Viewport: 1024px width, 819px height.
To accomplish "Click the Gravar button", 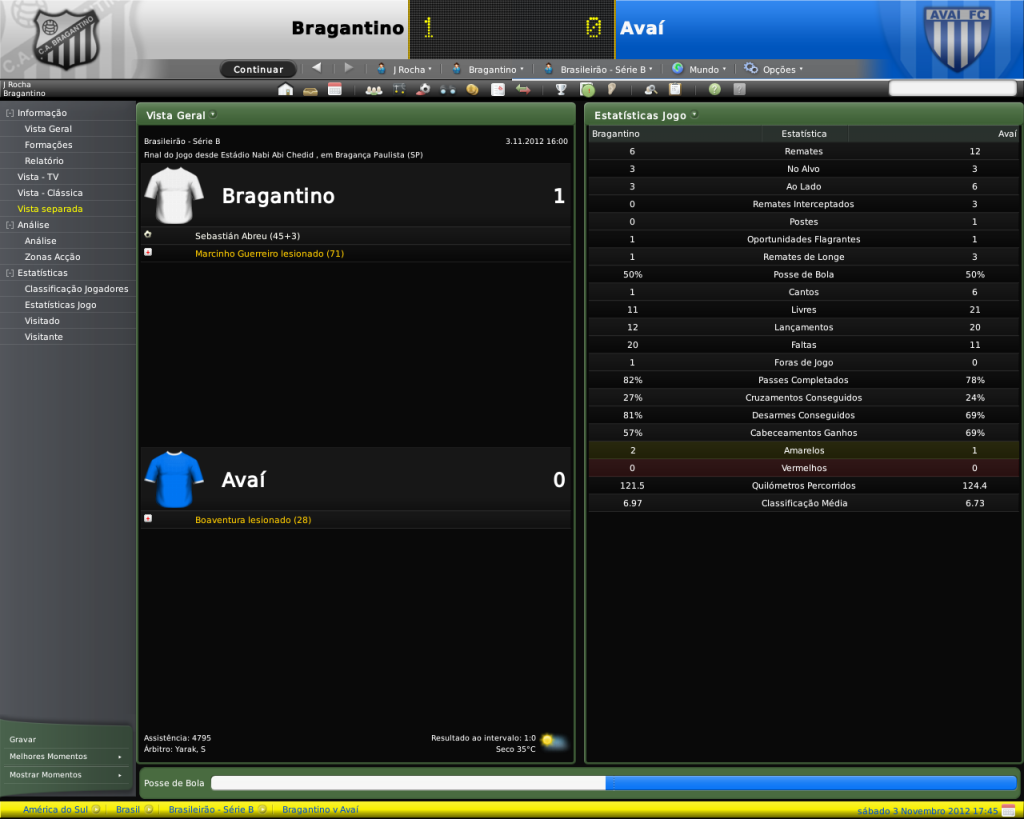I will [23, 739].
